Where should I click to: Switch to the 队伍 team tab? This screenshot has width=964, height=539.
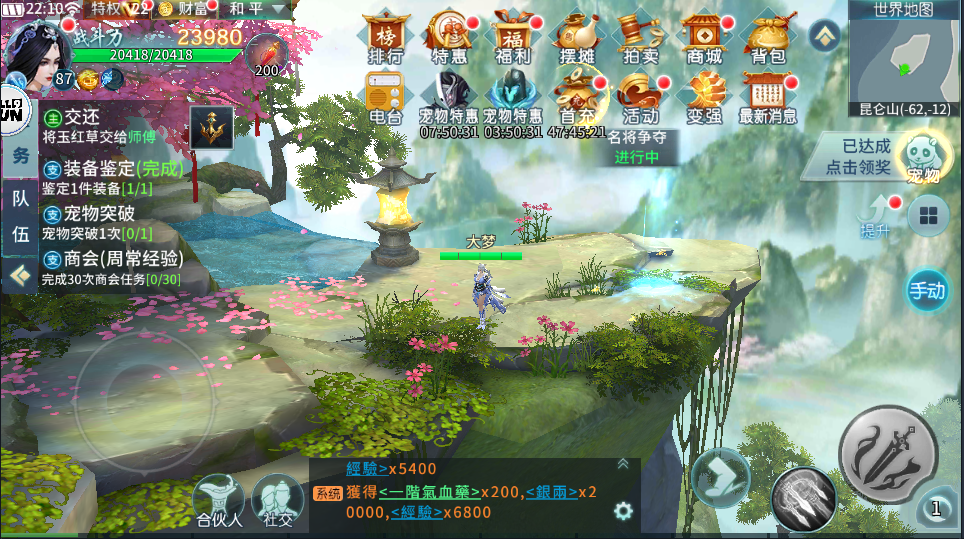pos(20,216)
